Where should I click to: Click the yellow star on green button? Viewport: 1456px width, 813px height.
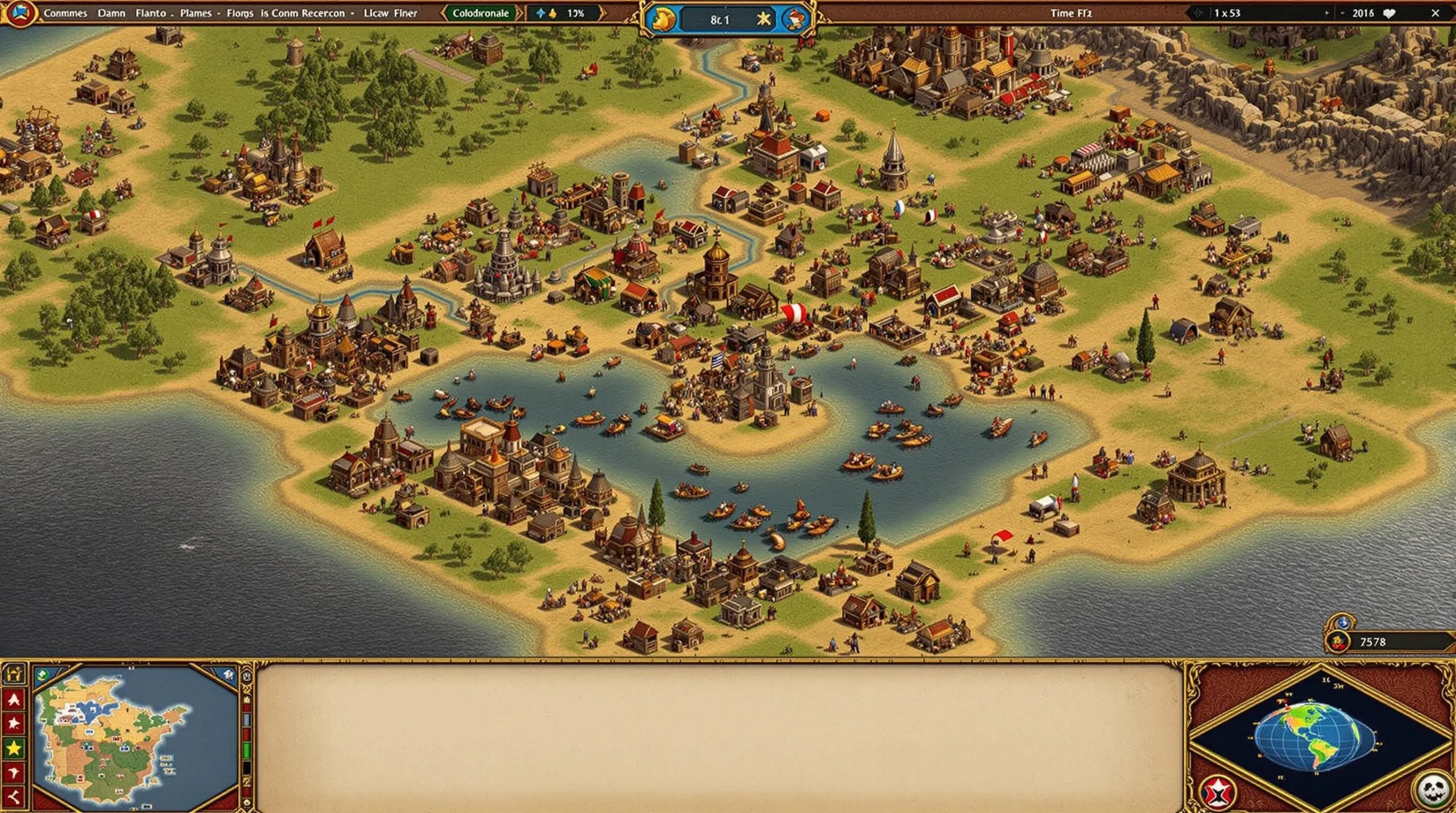coord(14,748)
